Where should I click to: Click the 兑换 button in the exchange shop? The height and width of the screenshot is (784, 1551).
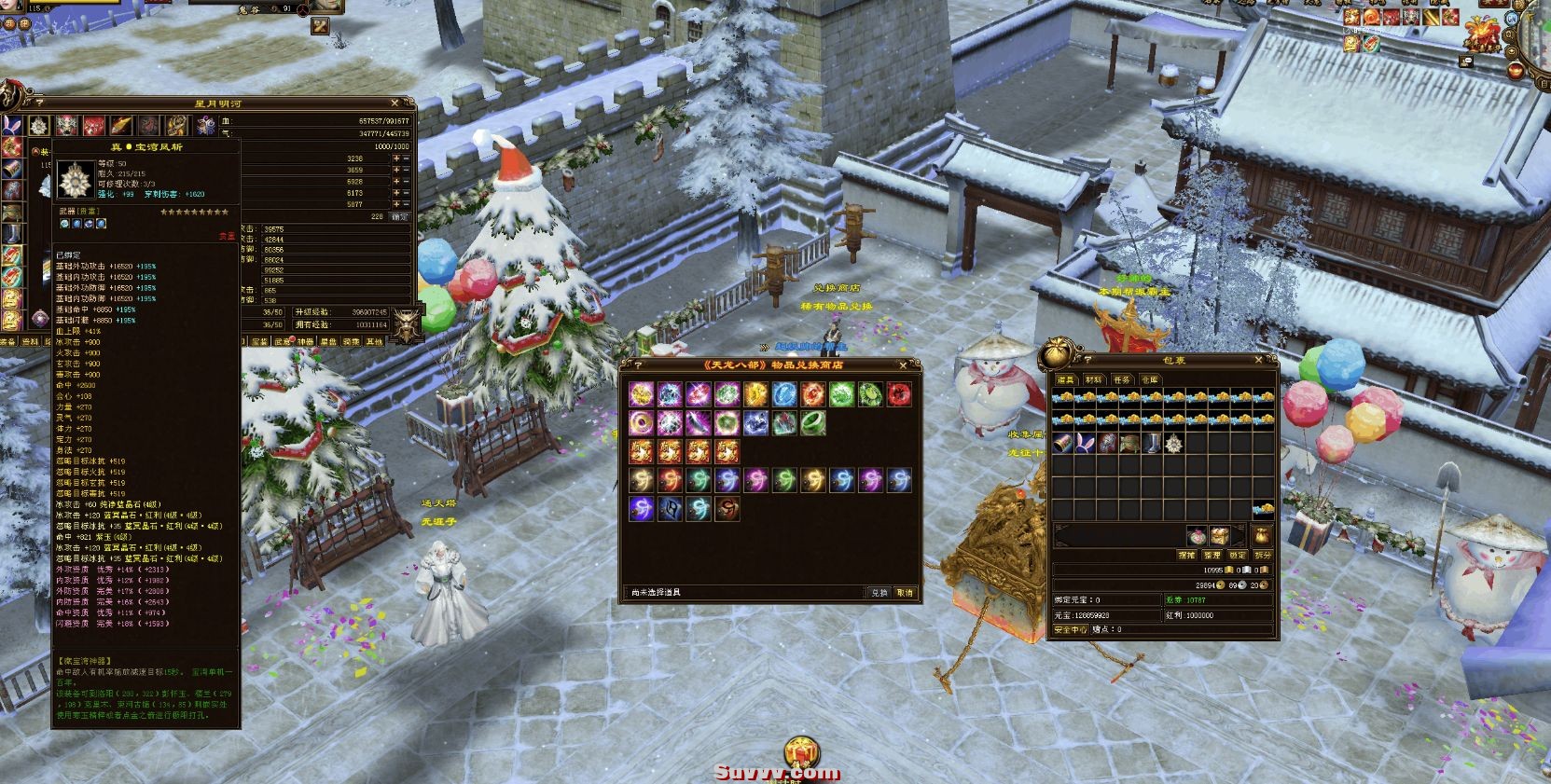(x=881, y=592)
